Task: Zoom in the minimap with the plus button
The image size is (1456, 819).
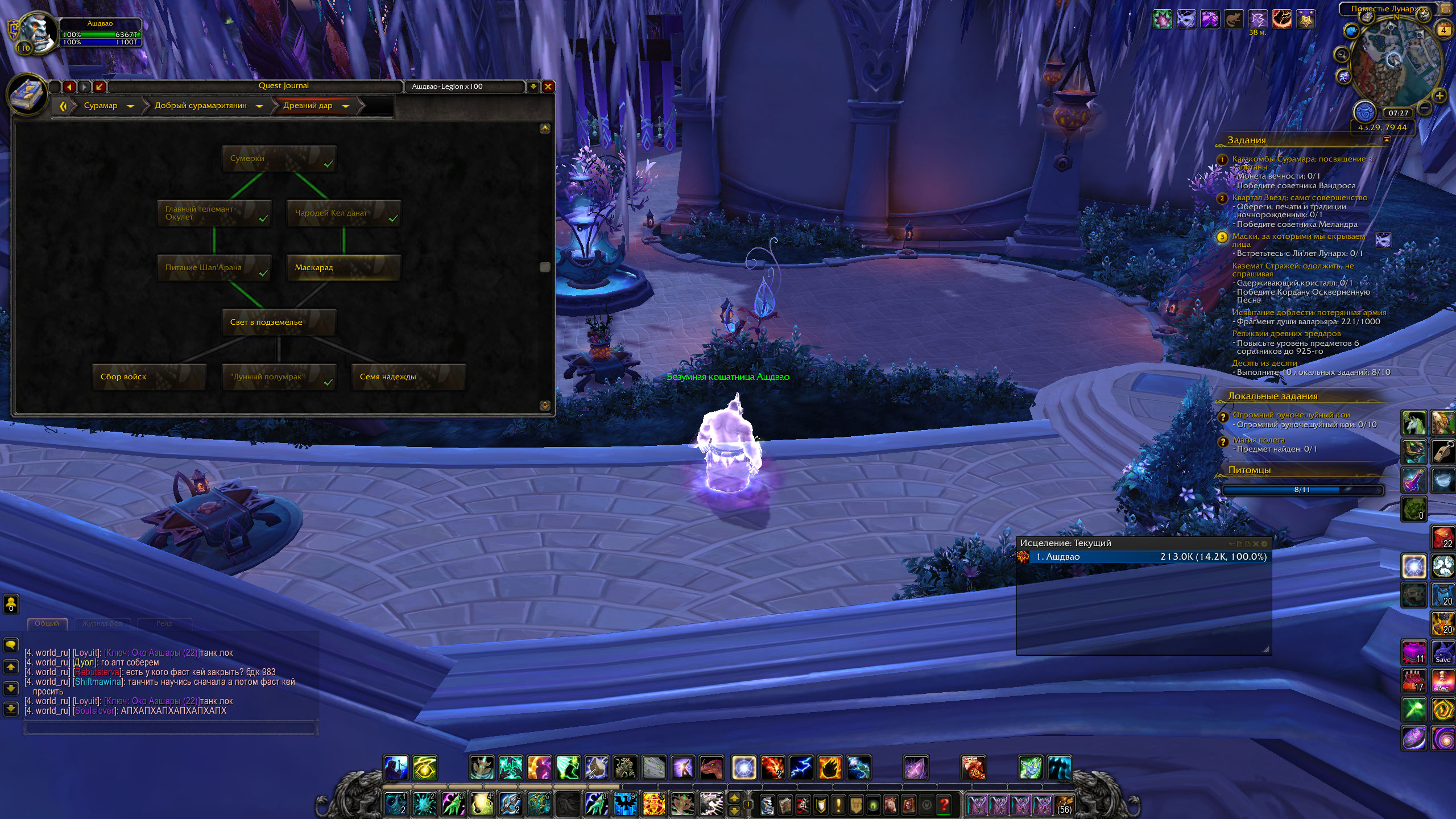Action: [1439, 96]
